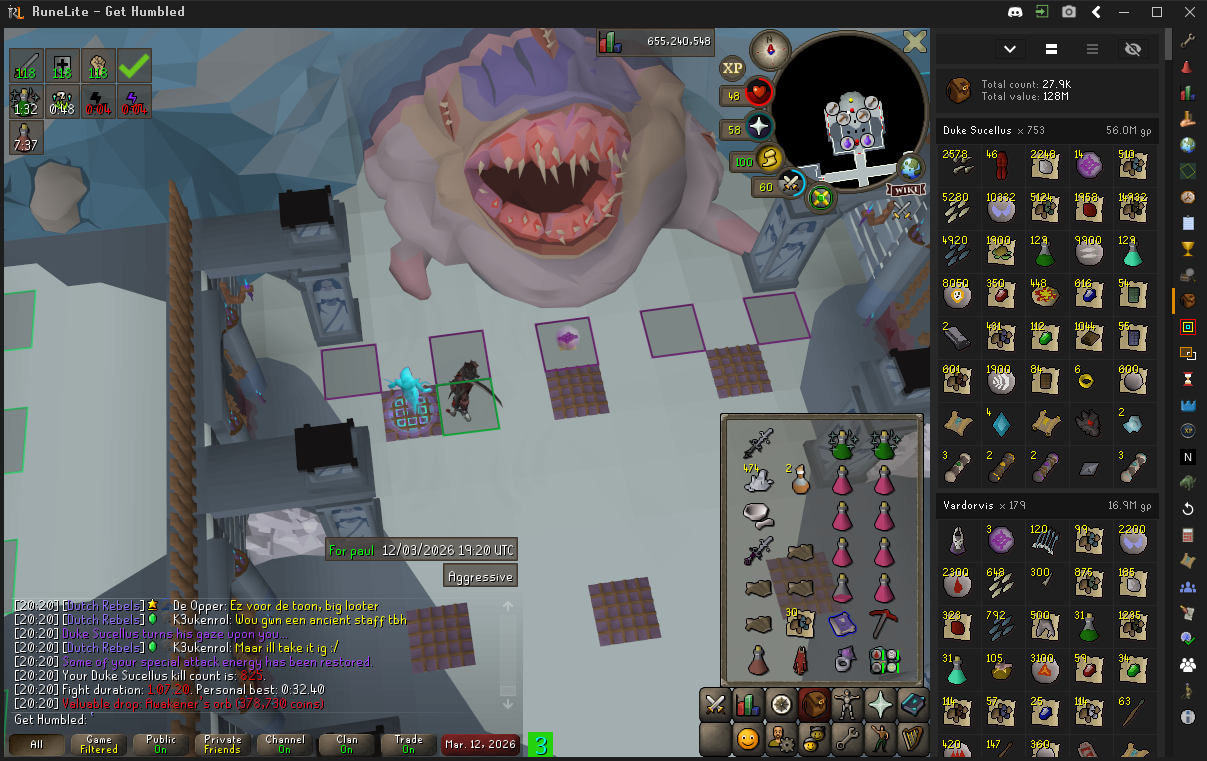Toggle the special attack orb

[791, 184]
